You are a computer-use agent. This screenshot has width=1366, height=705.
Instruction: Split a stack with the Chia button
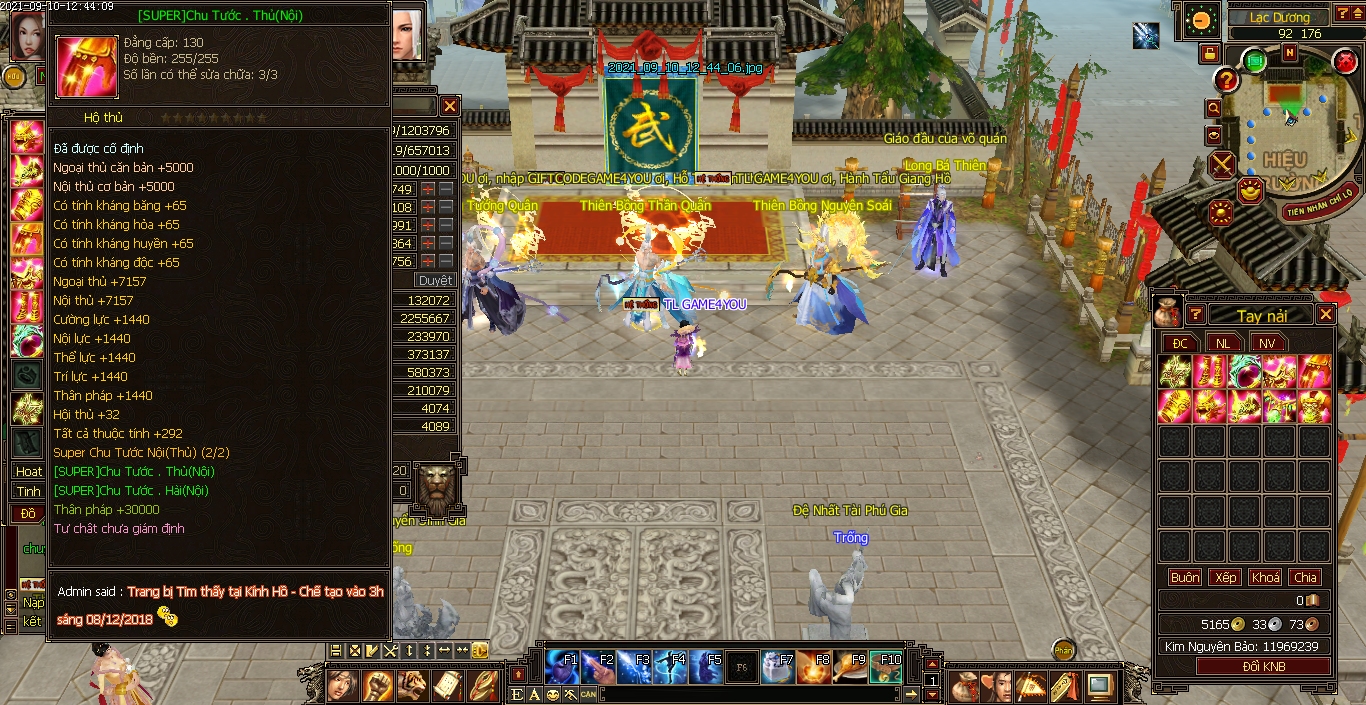(x=1305, y=577)
